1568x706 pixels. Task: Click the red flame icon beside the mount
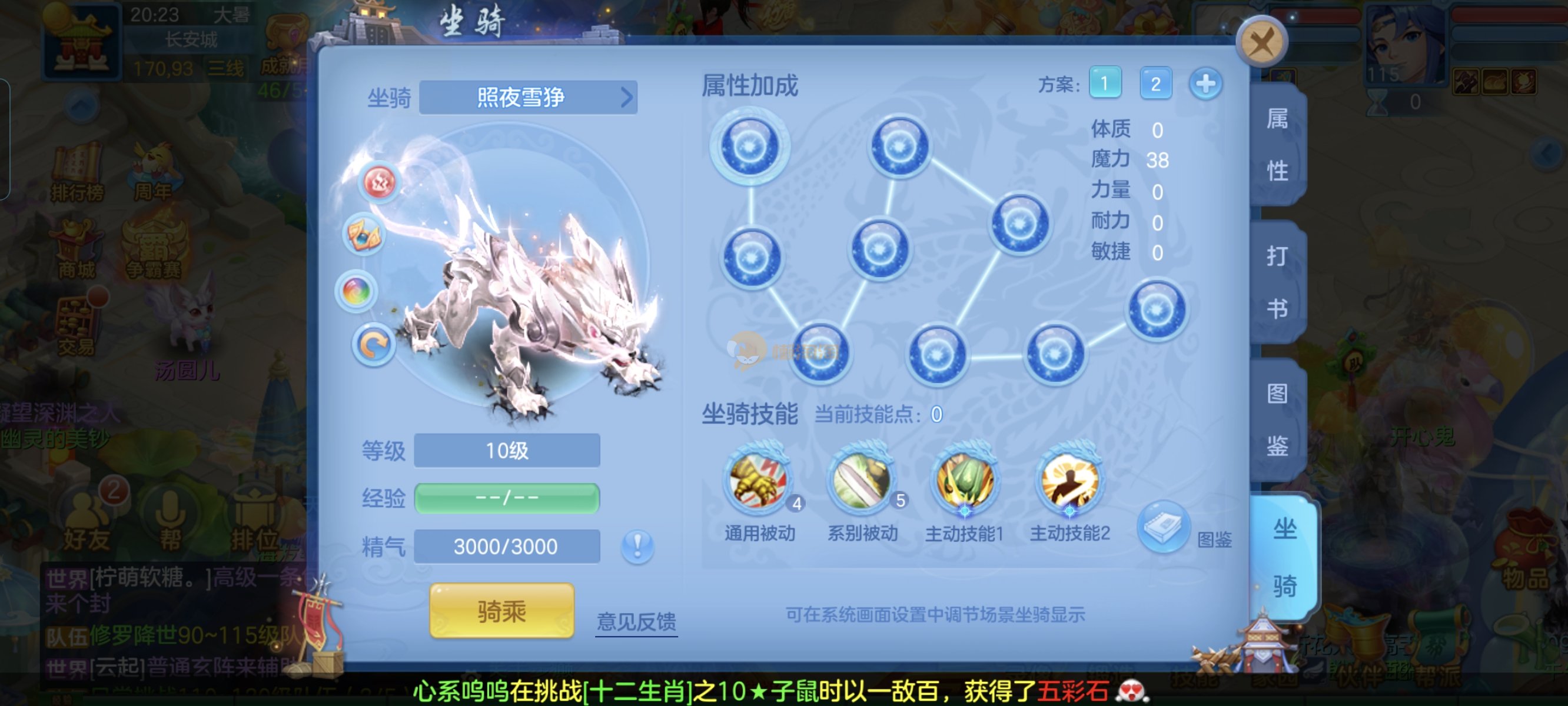coord(378,182)
